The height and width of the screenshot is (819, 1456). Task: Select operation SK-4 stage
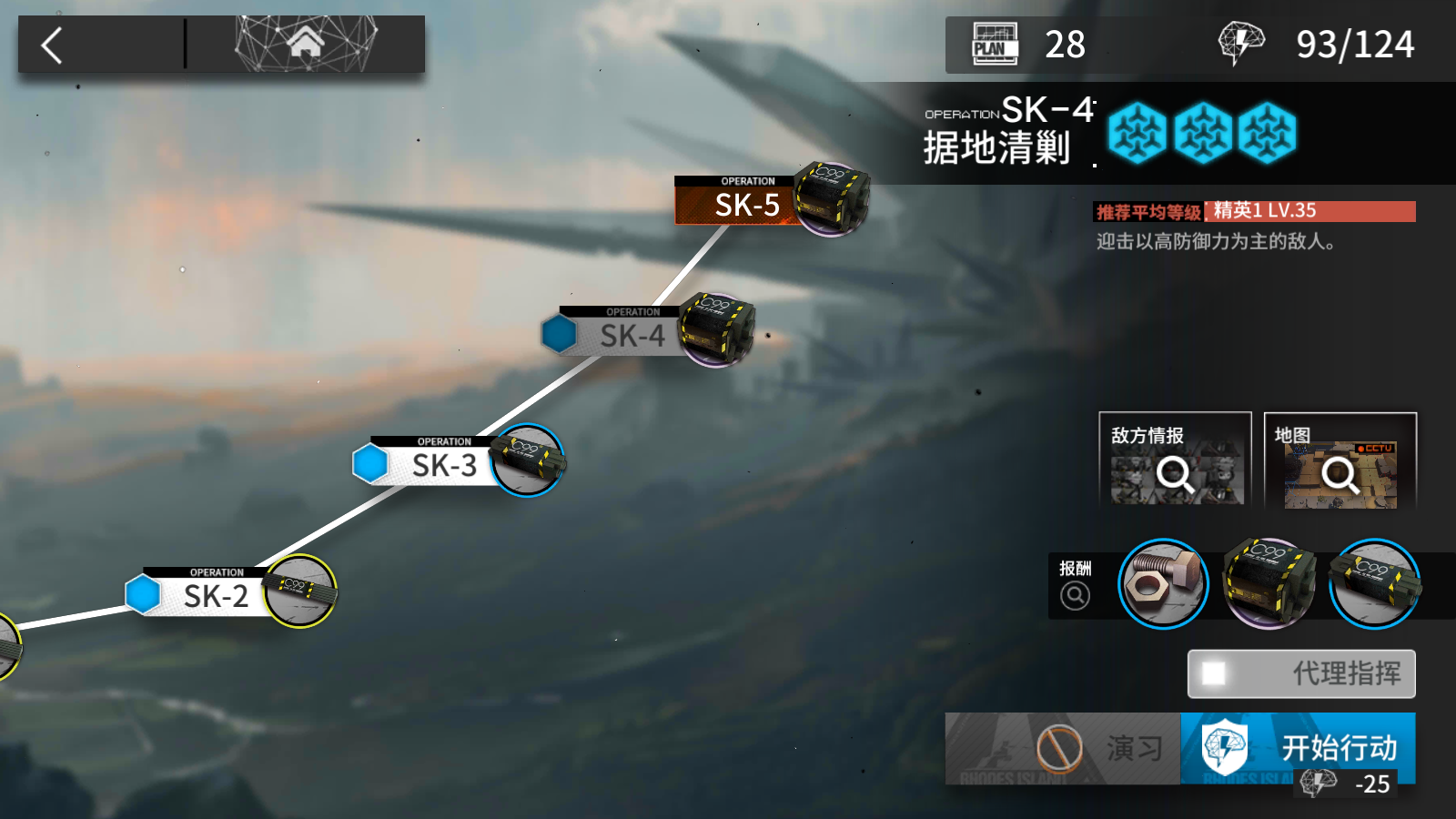(x=632, y=334)
